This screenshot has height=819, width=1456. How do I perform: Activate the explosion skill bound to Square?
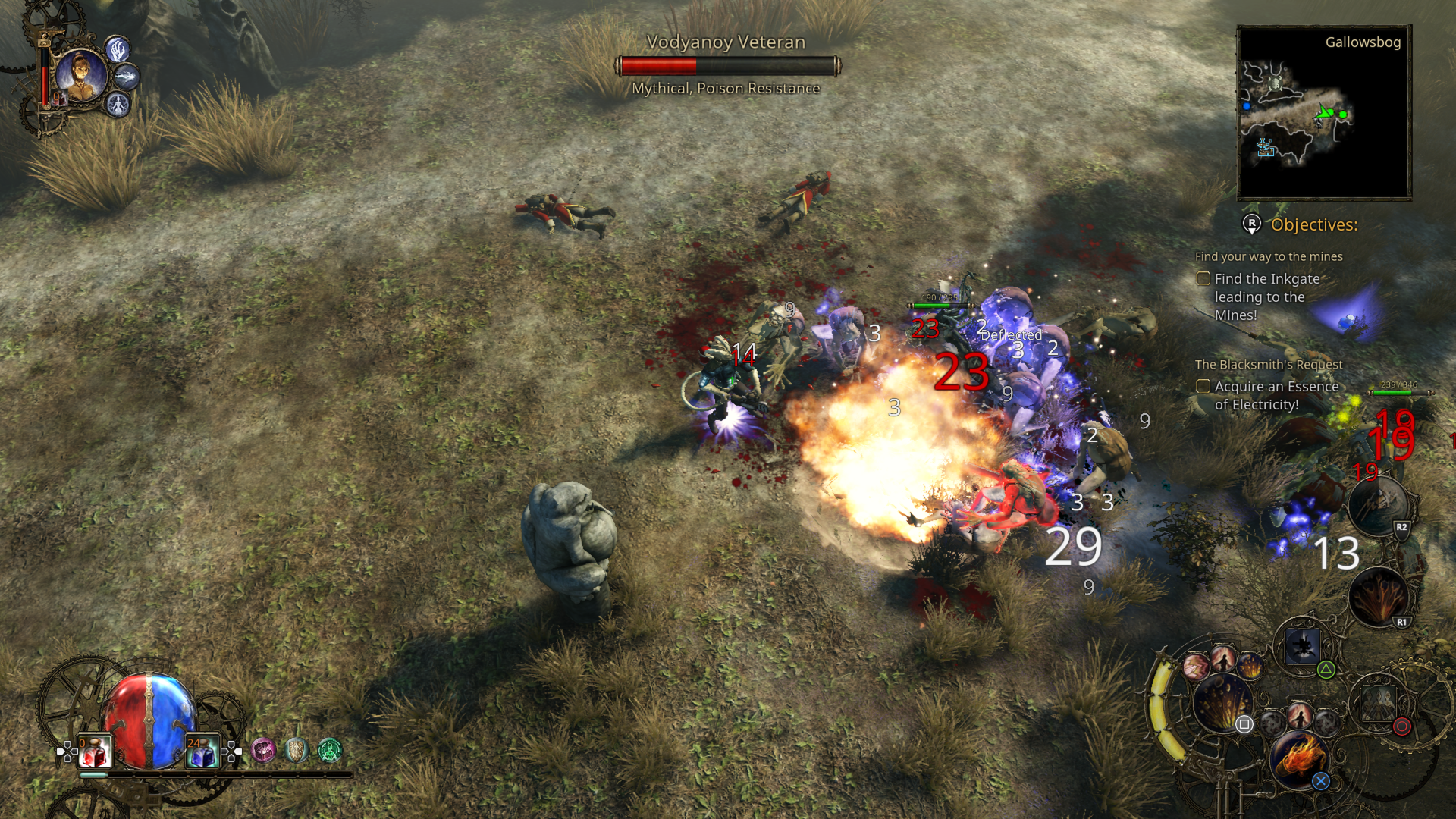pyautogui.click(x=1223, y=703)
